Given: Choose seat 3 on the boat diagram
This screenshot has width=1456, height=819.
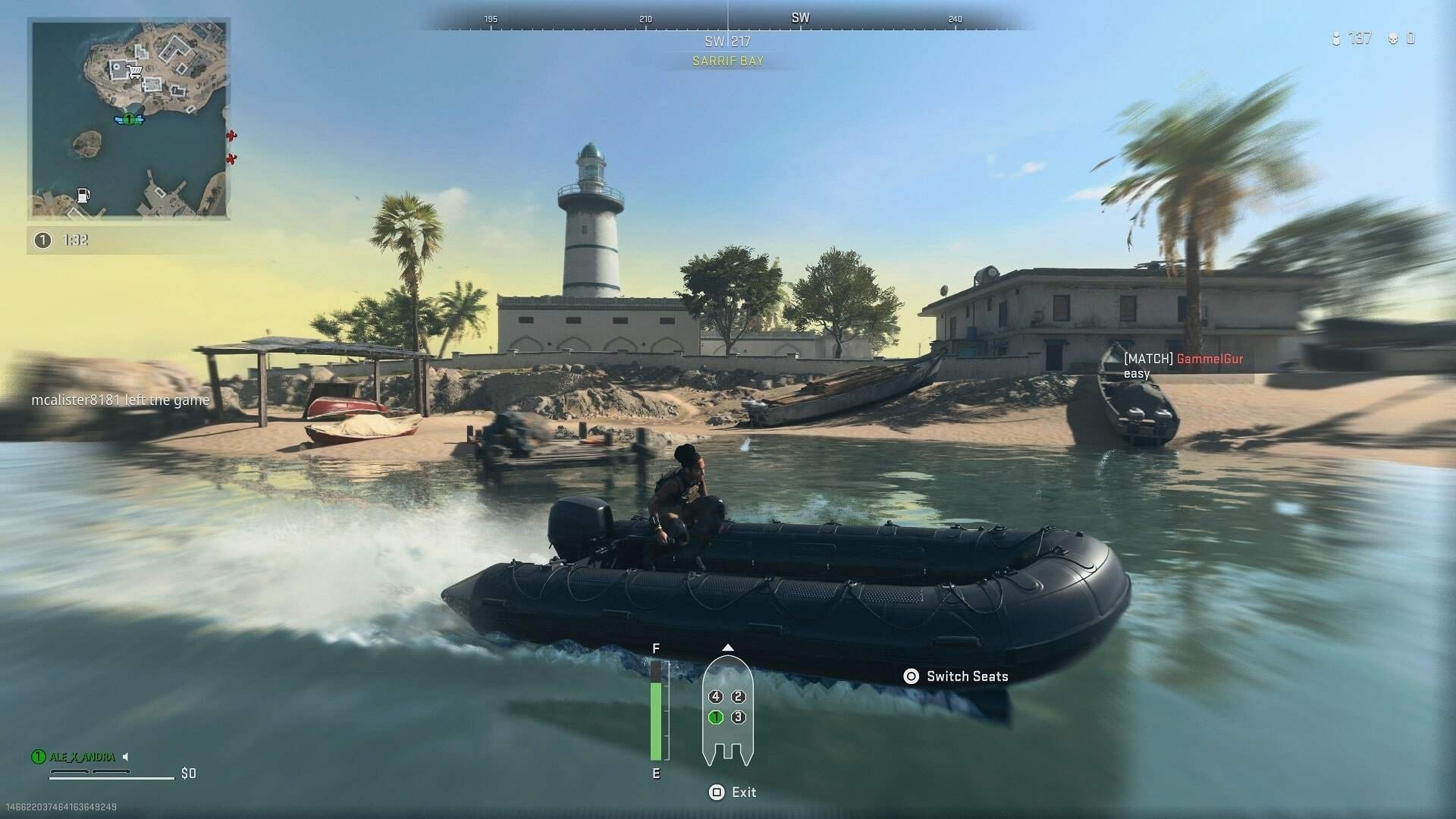Looking at the screenshot, I should pyautogui.click(x=739, y=717).
